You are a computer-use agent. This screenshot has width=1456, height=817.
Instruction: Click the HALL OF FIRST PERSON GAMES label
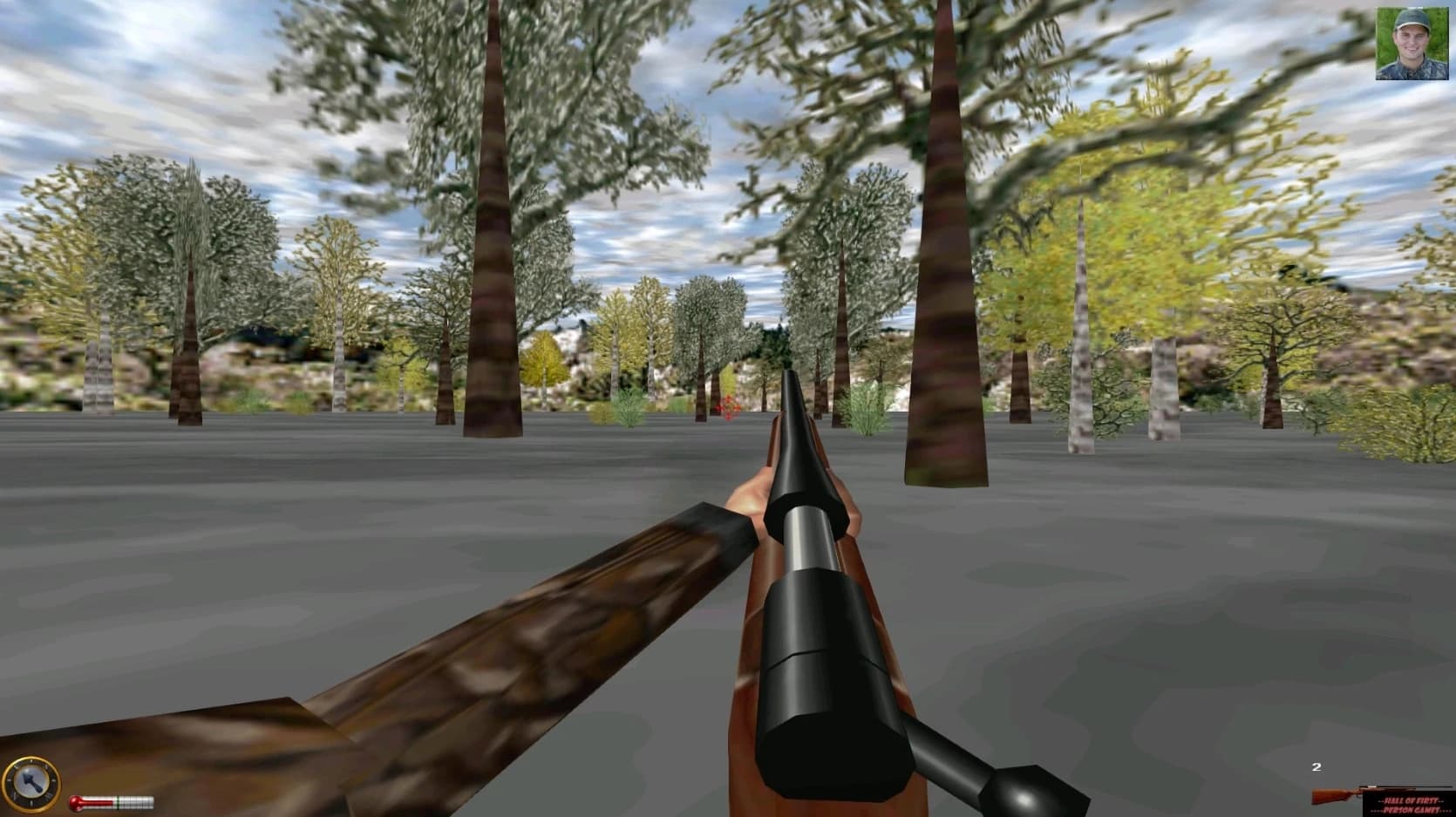tap(1411, 803)
